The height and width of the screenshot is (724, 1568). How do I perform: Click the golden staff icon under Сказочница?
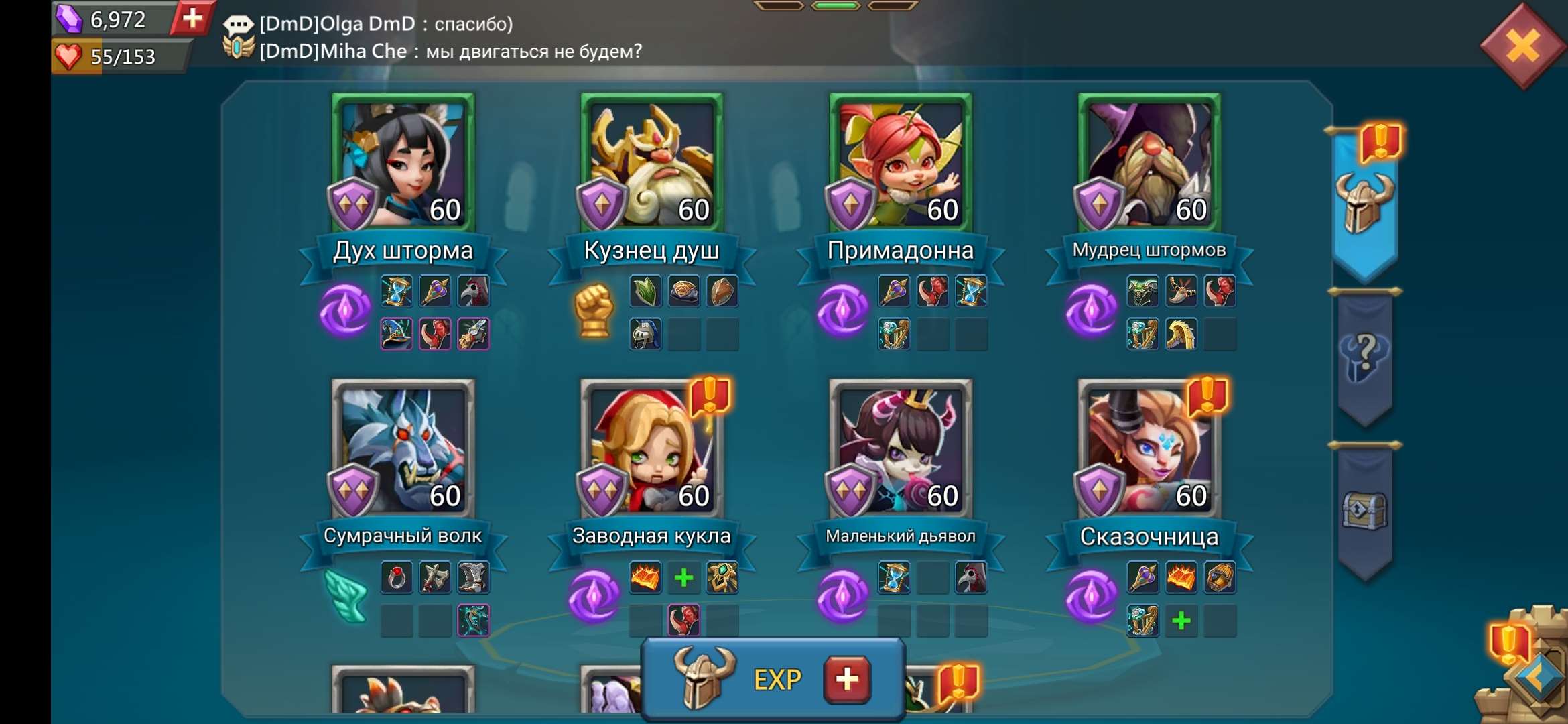[x=1142, y=579]
